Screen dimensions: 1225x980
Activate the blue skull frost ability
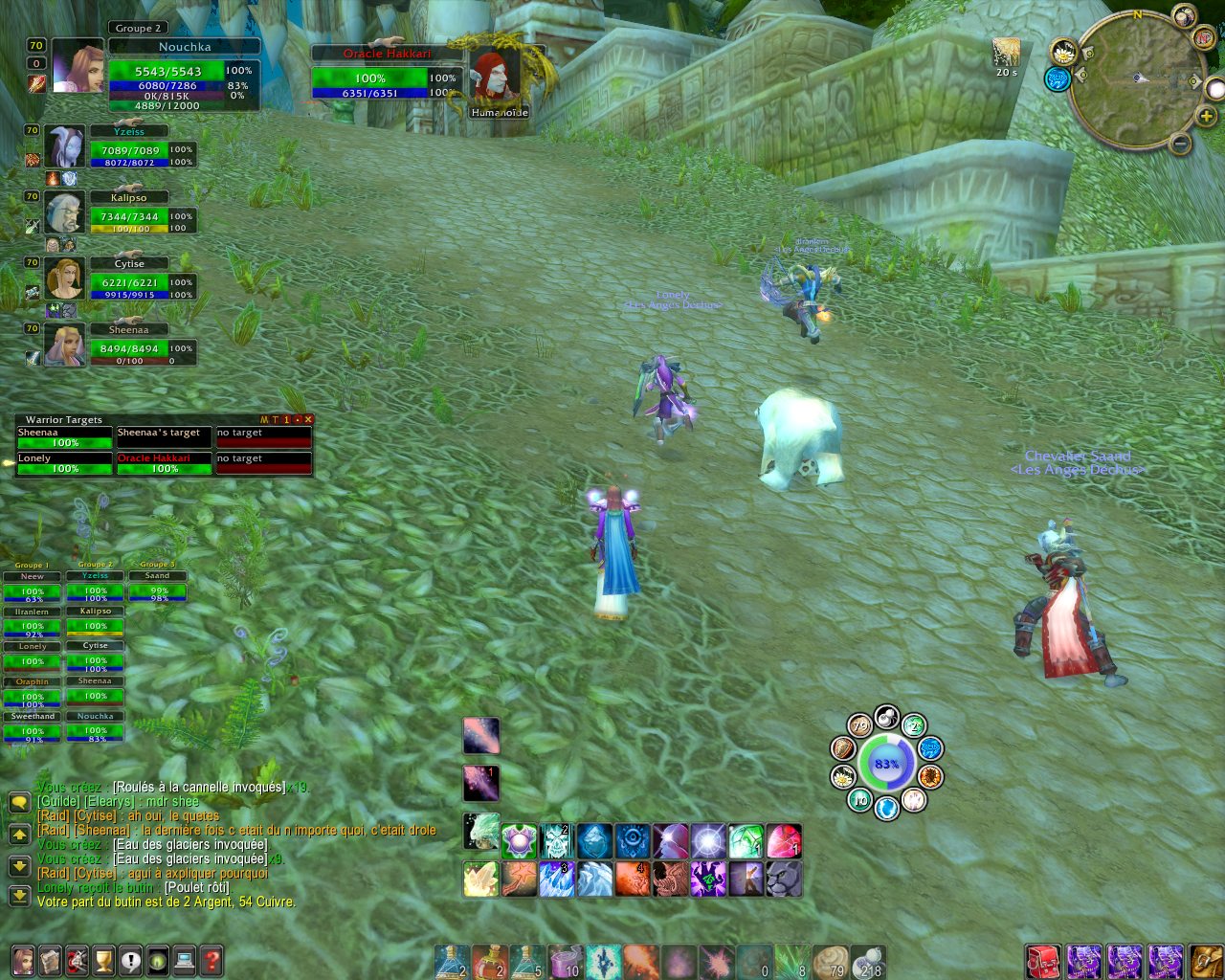point(556,841)
